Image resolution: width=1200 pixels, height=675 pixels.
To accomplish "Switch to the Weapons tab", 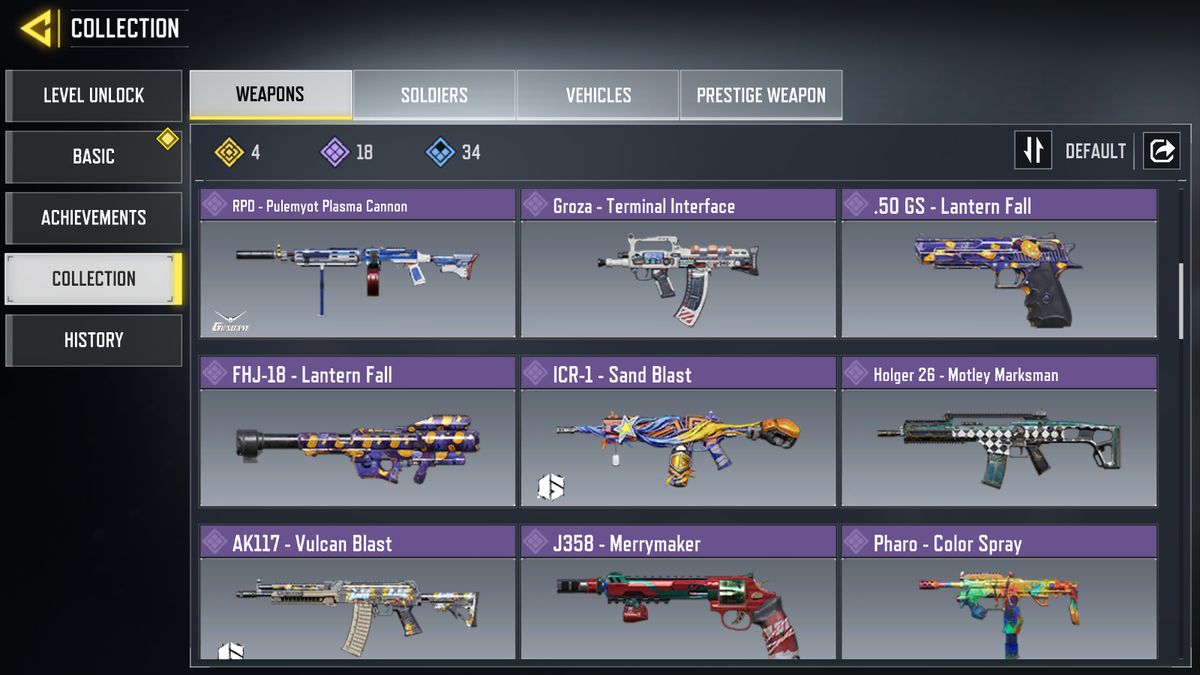I will tap(270, 95).
